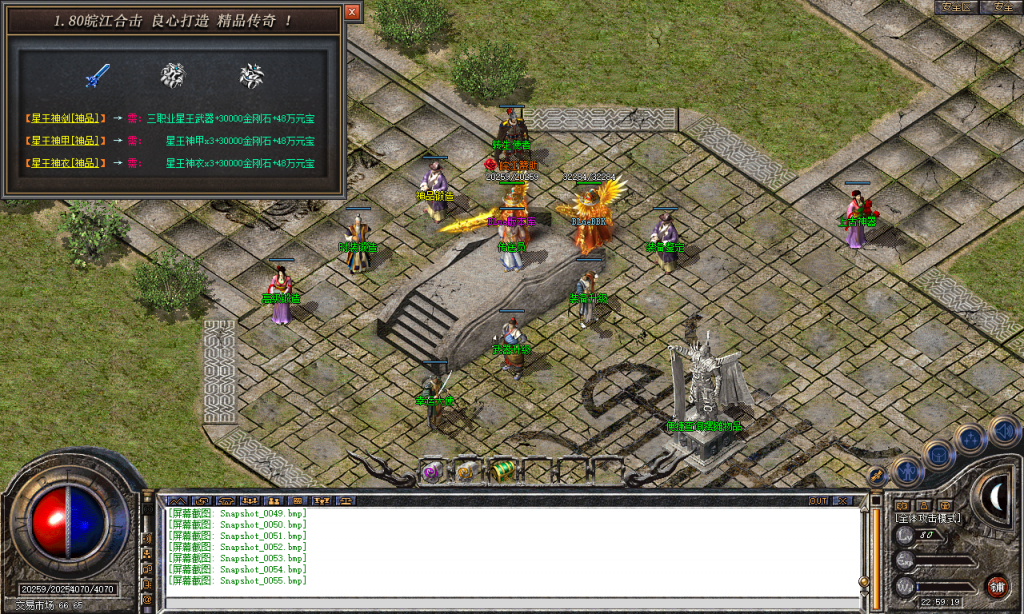
Task: Toggle the sound speaker round button
Action: click(x=1003, y=432)
